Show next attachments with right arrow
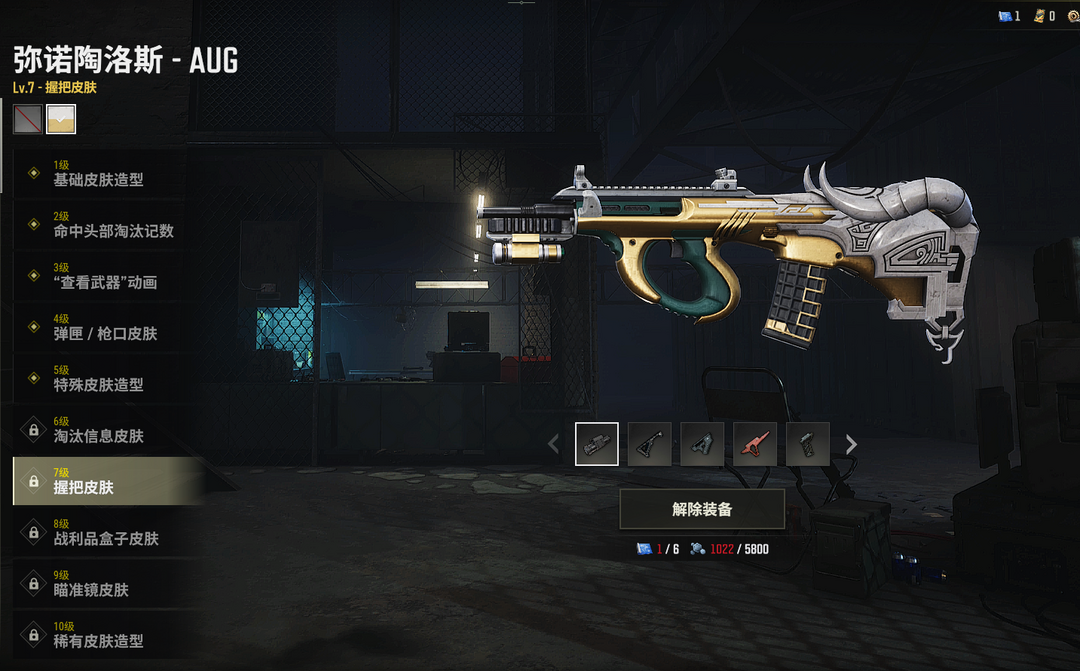This screenshot has height=671, width=1080. coord(851,444)
